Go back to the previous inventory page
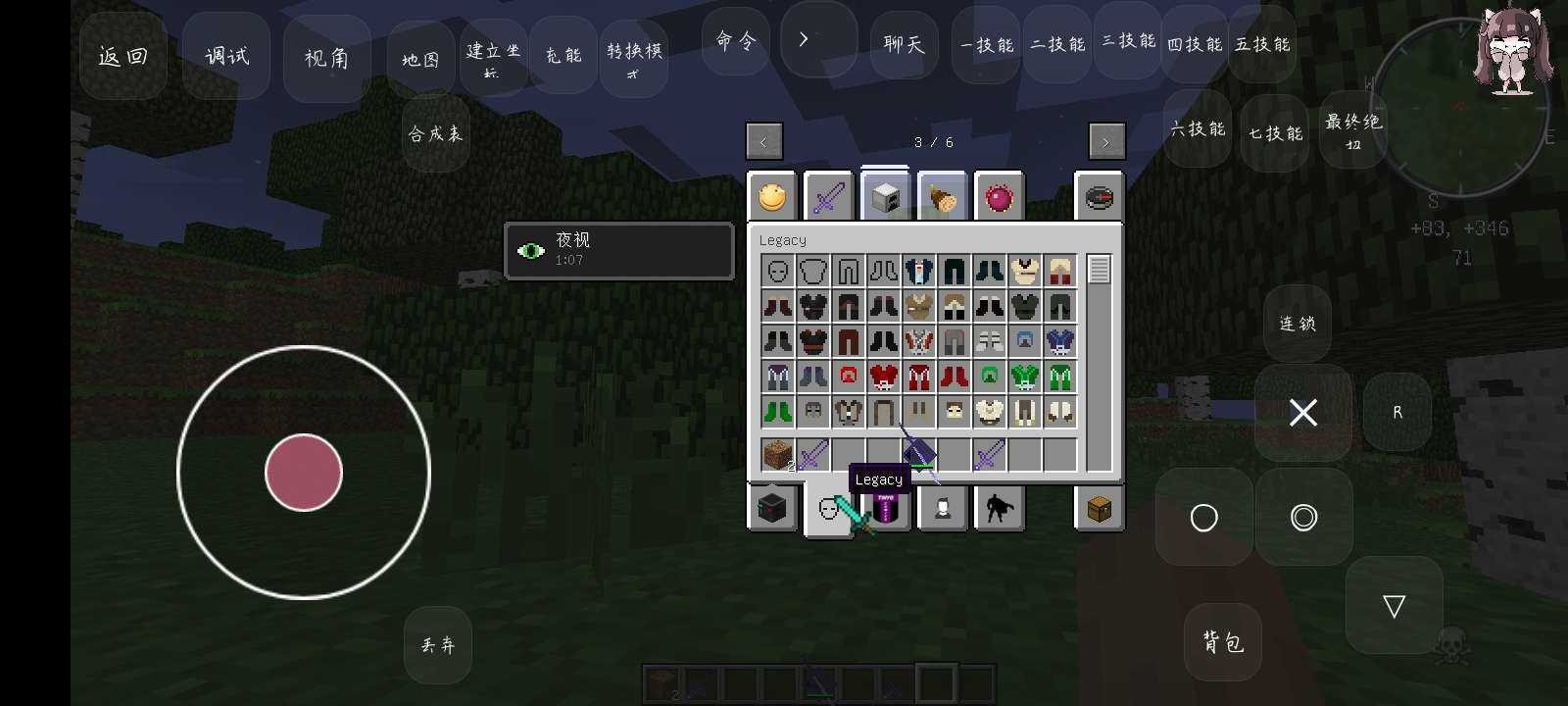Screen dimensions: 1568x706 click(x=763, y=141)
